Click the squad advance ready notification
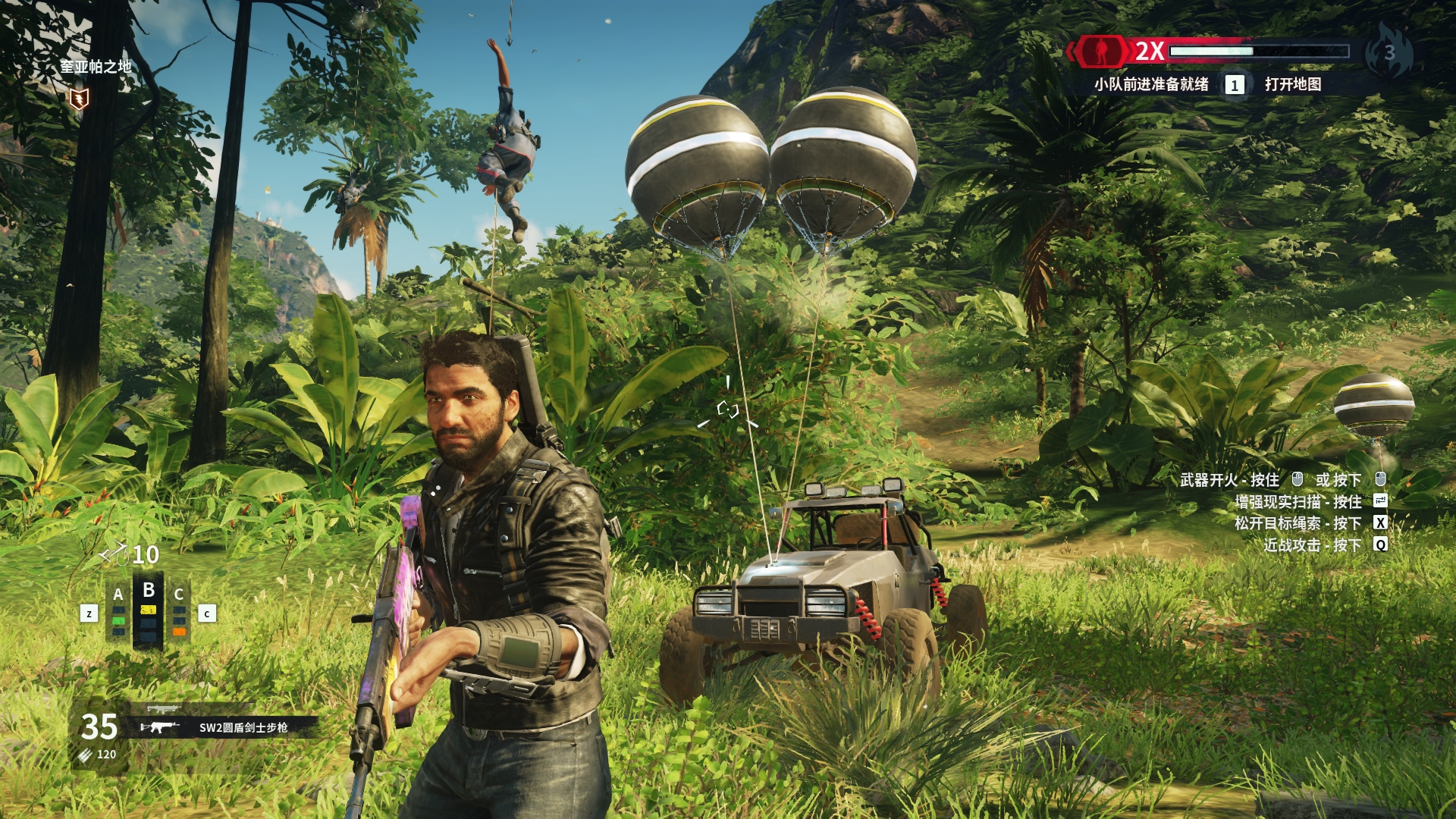1456x819 pixels. 1150,84
